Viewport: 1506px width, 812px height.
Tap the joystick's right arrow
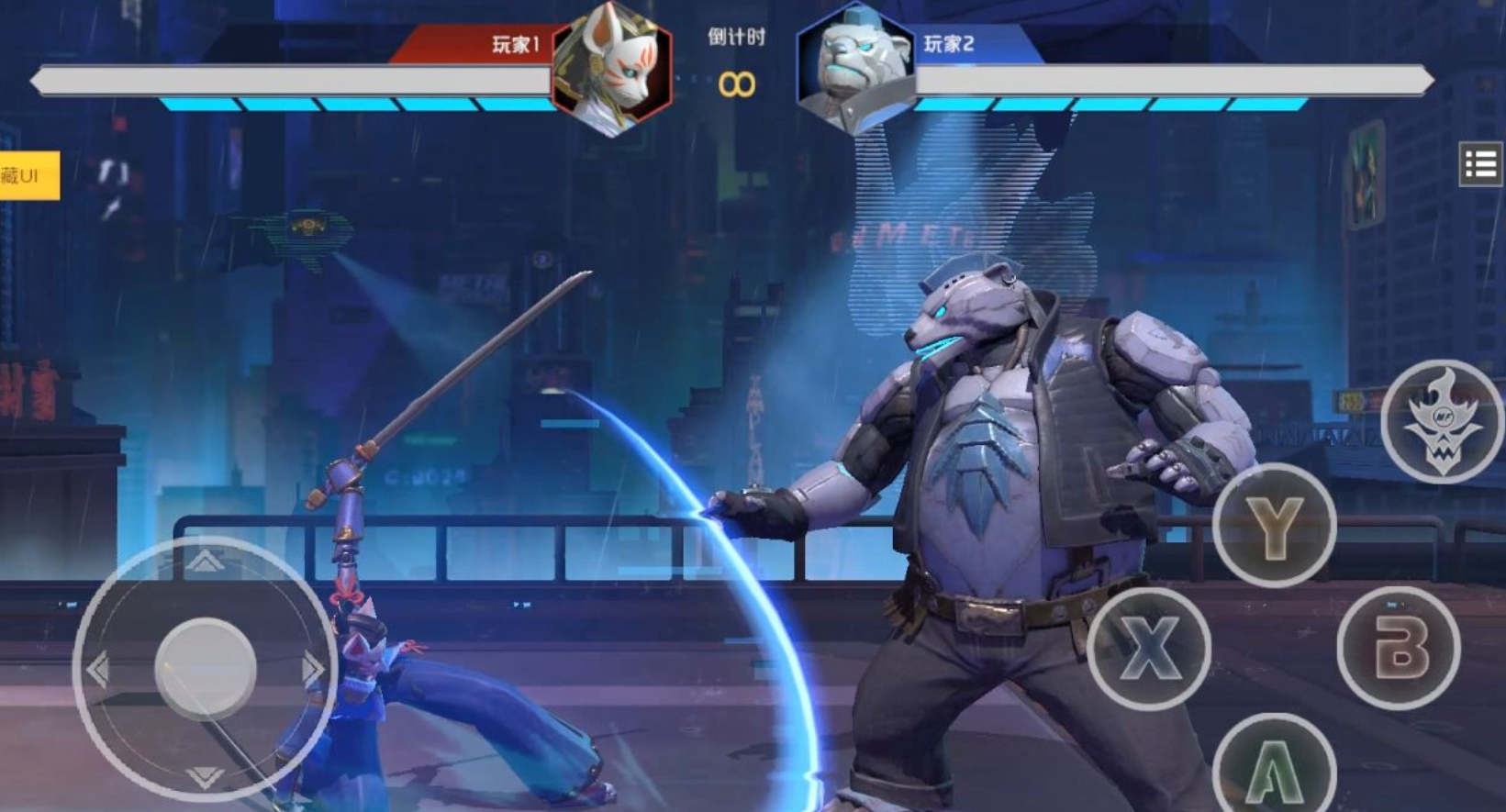point(313,669)
